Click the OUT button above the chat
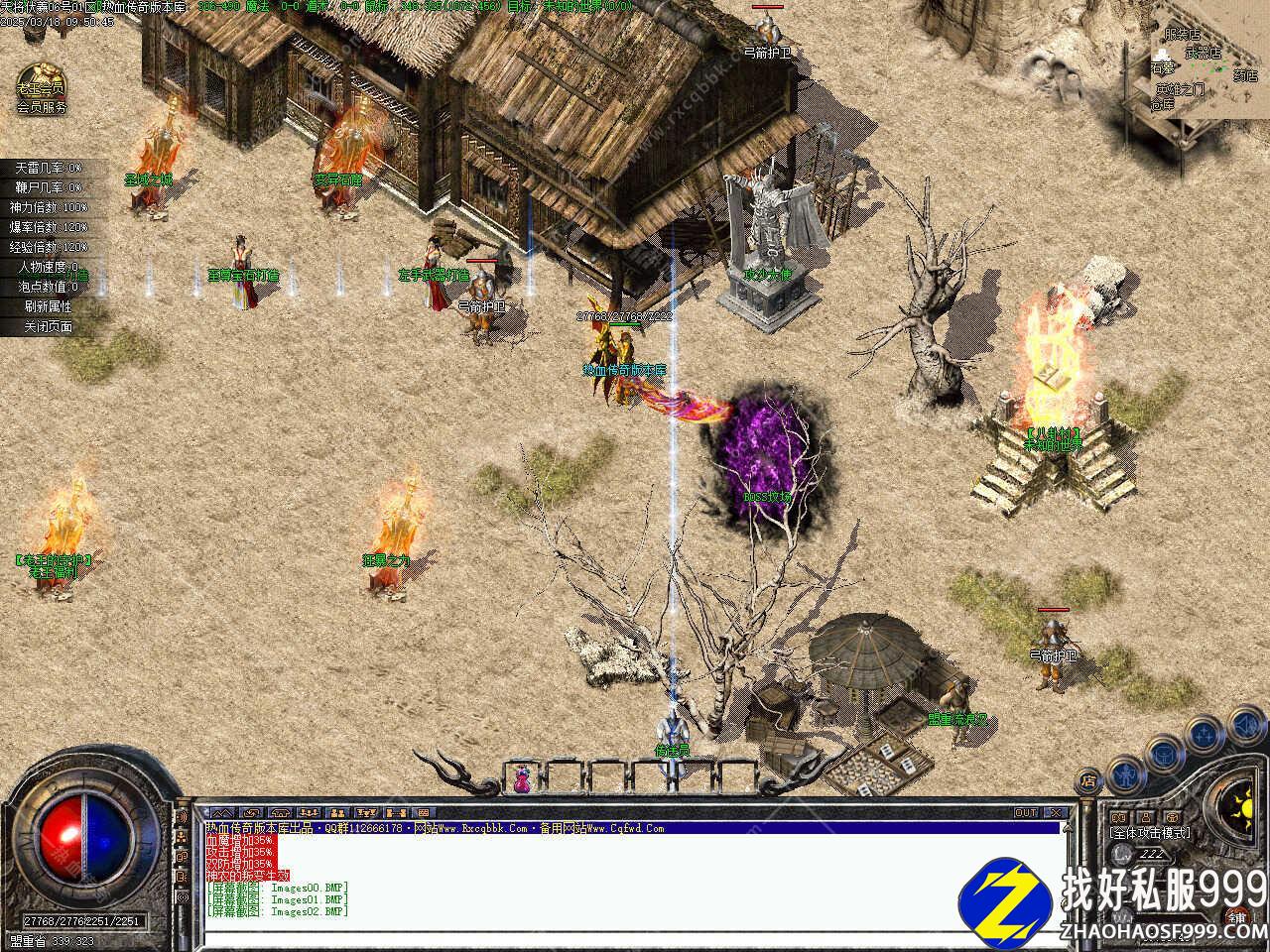 tap(1026, 812)
